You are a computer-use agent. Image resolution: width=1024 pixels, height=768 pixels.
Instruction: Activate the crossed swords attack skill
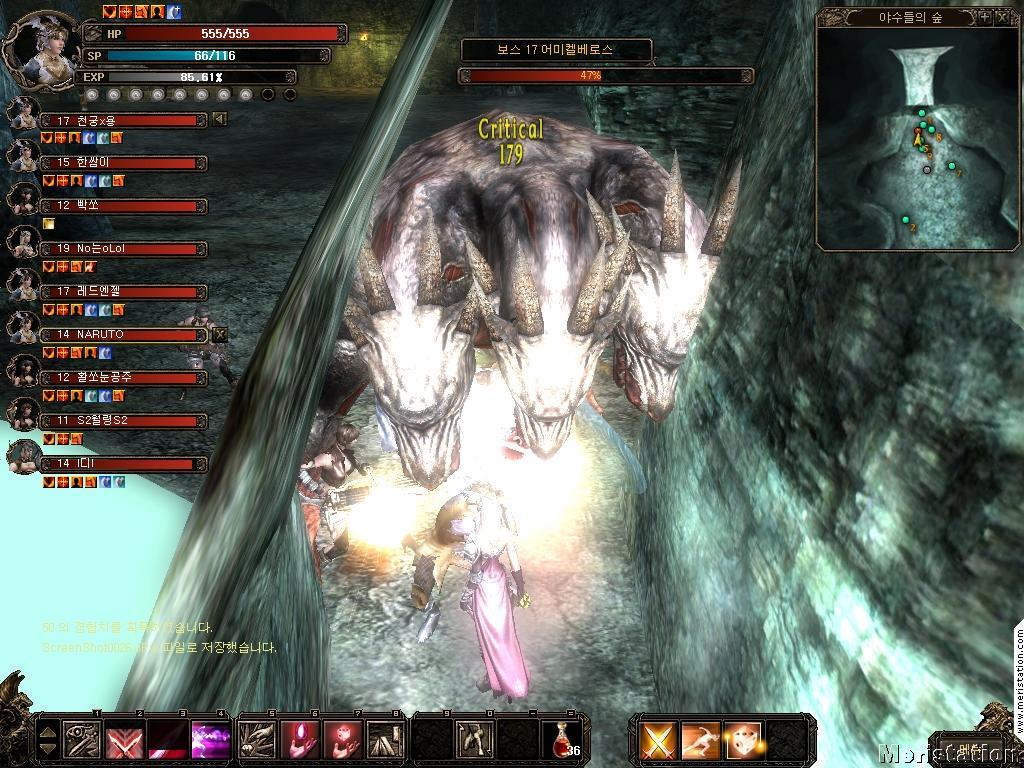click(659, 740)
